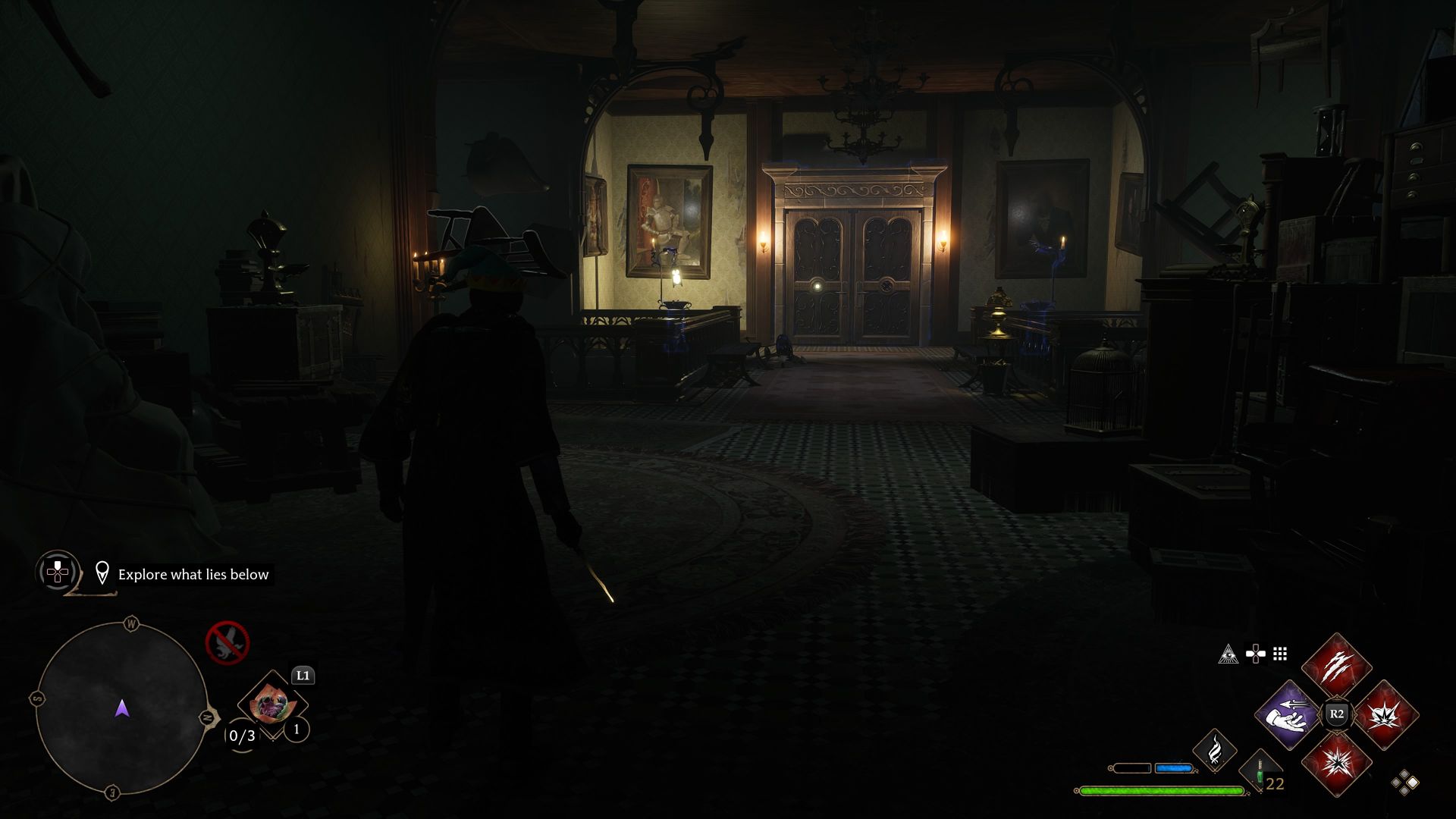Select the Chinese Chomping Cabbage item slot
The width and height of the screenshot is (1456, 819).
pyautogui.click(x=271, y=704)
